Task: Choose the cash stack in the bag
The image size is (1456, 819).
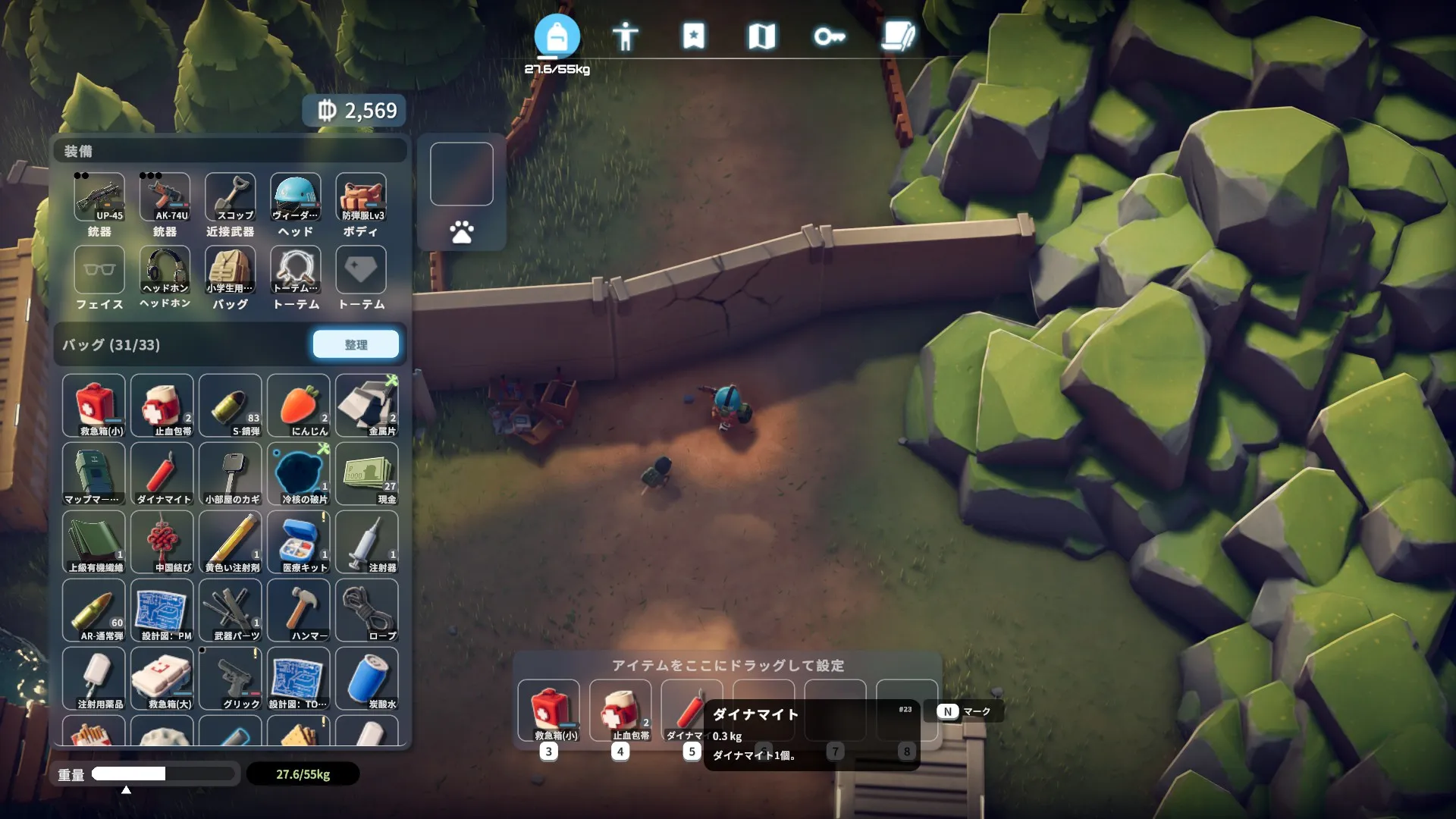Action: (x=367, y=474)
